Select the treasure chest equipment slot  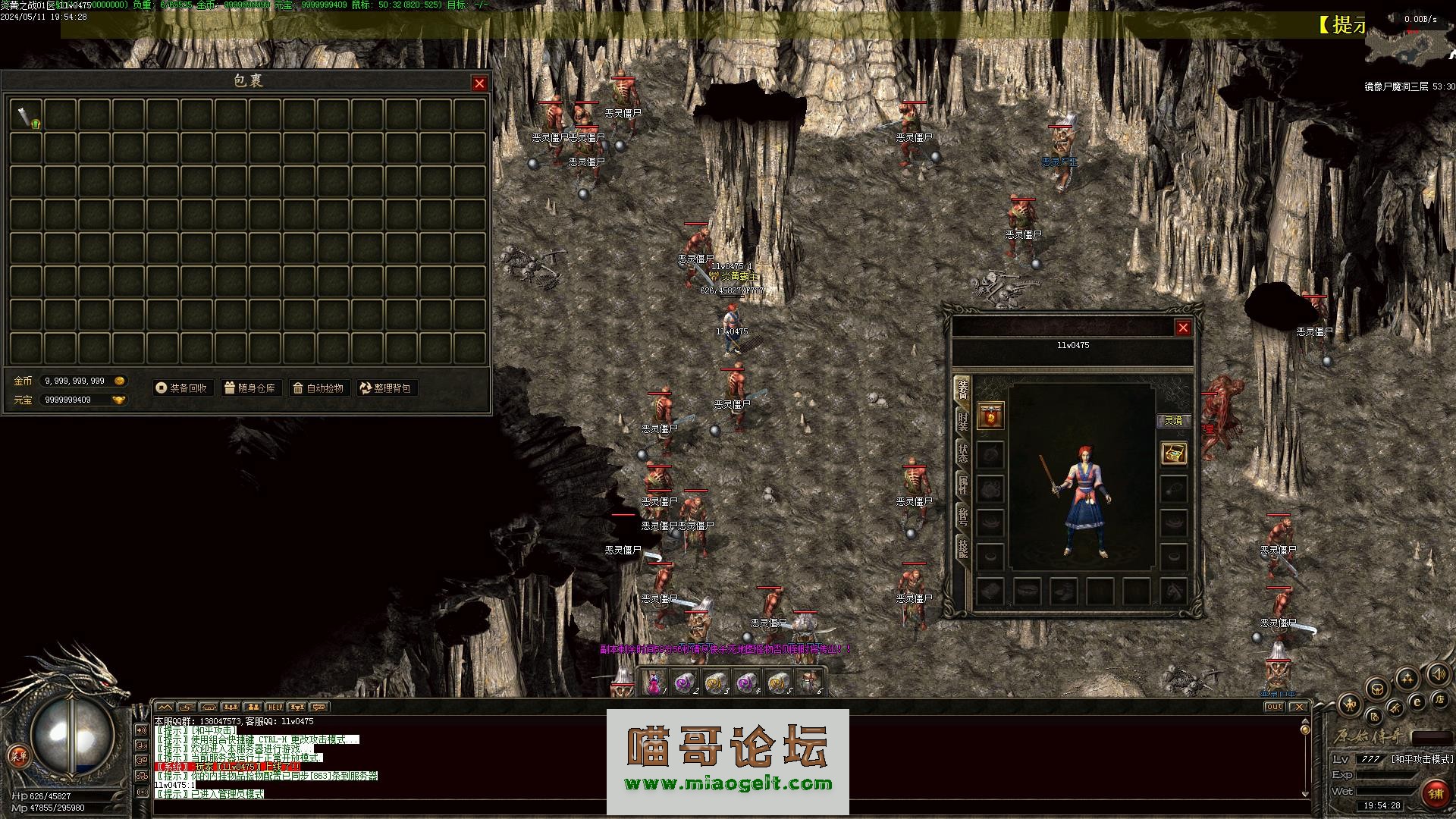[x=1174, y=453]
